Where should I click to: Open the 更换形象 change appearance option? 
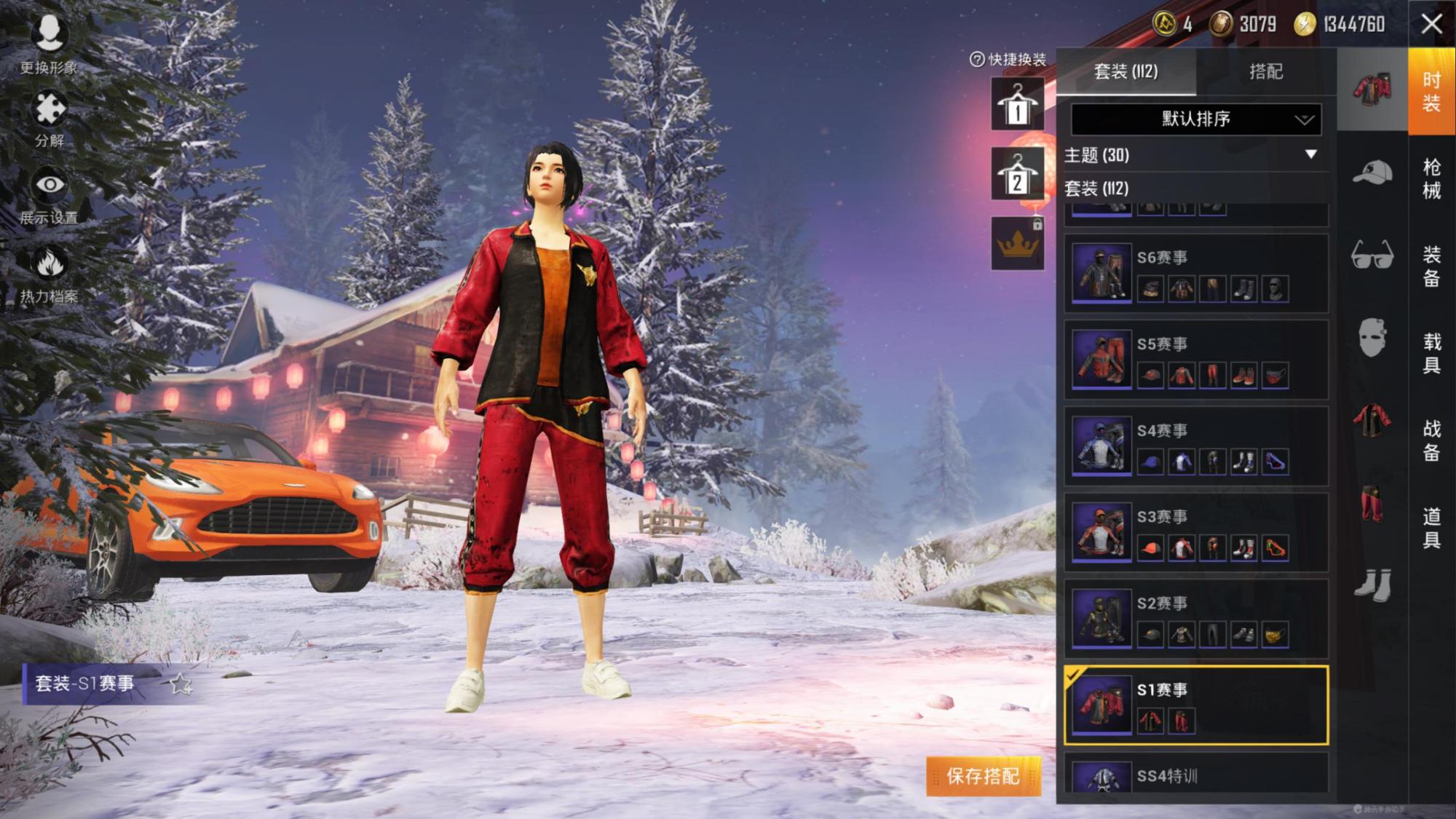pos(49,44)
